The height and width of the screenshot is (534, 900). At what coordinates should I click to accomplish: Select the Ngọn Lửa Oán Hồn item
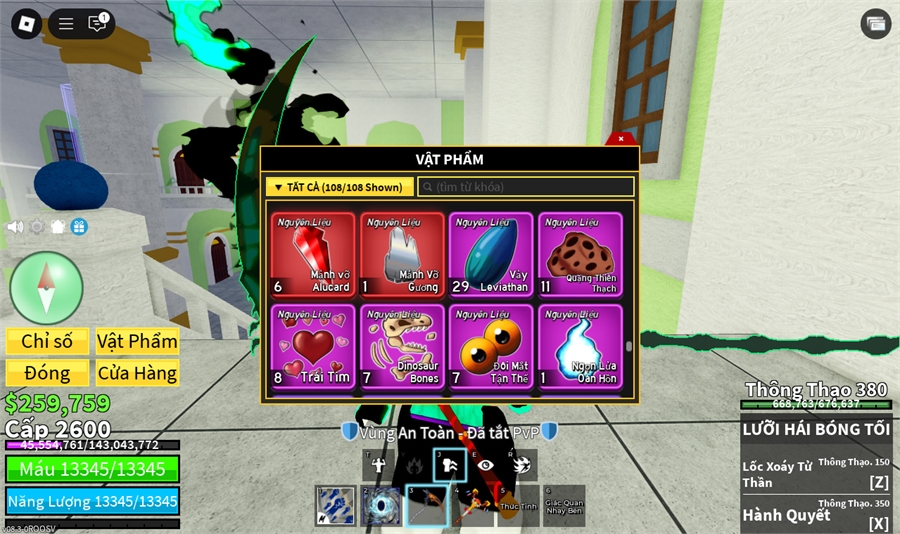click(580, 346)
